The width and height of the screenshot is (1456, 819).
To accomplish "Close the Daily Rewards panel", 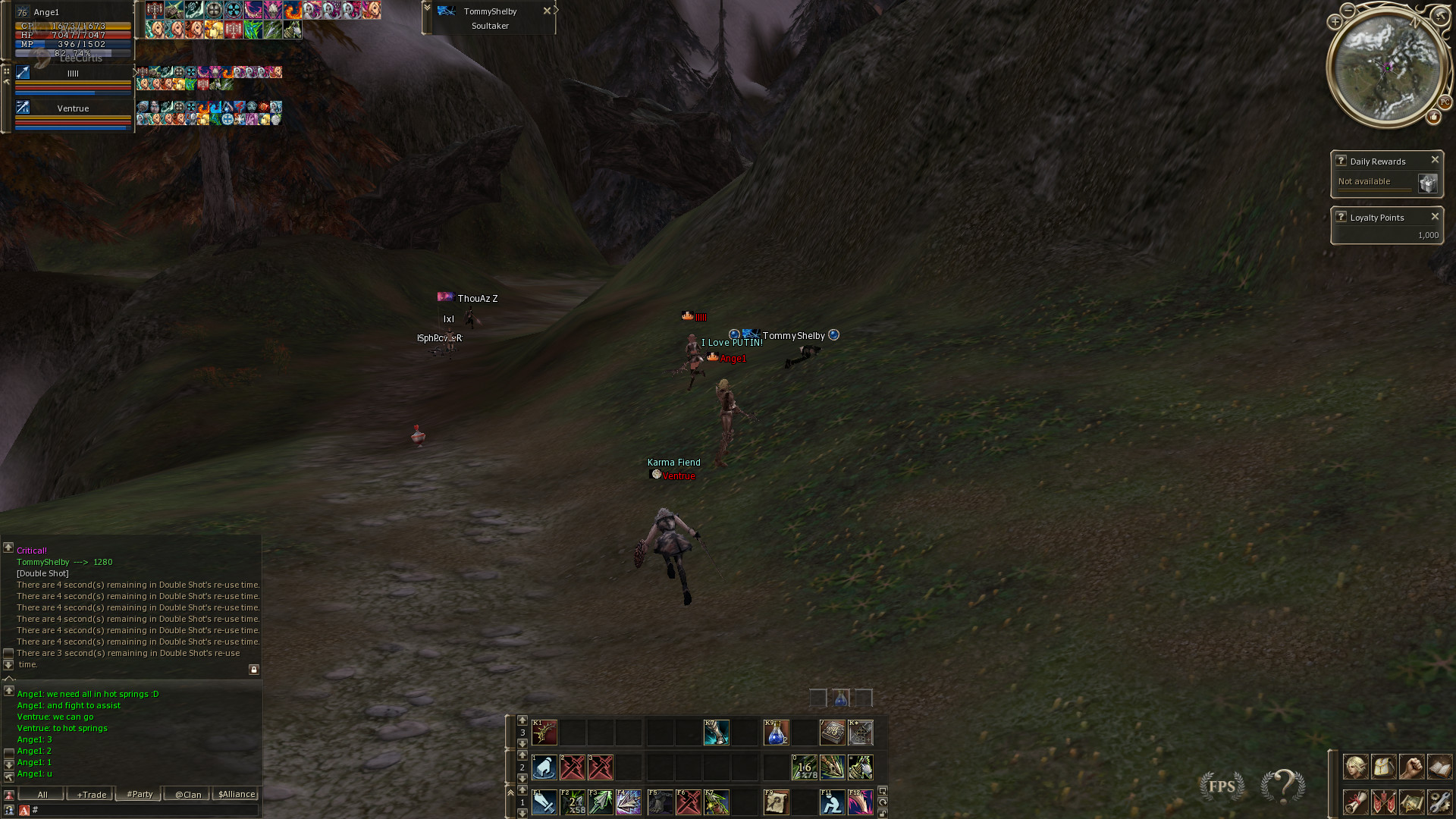I will click(x=1435, y=160).
